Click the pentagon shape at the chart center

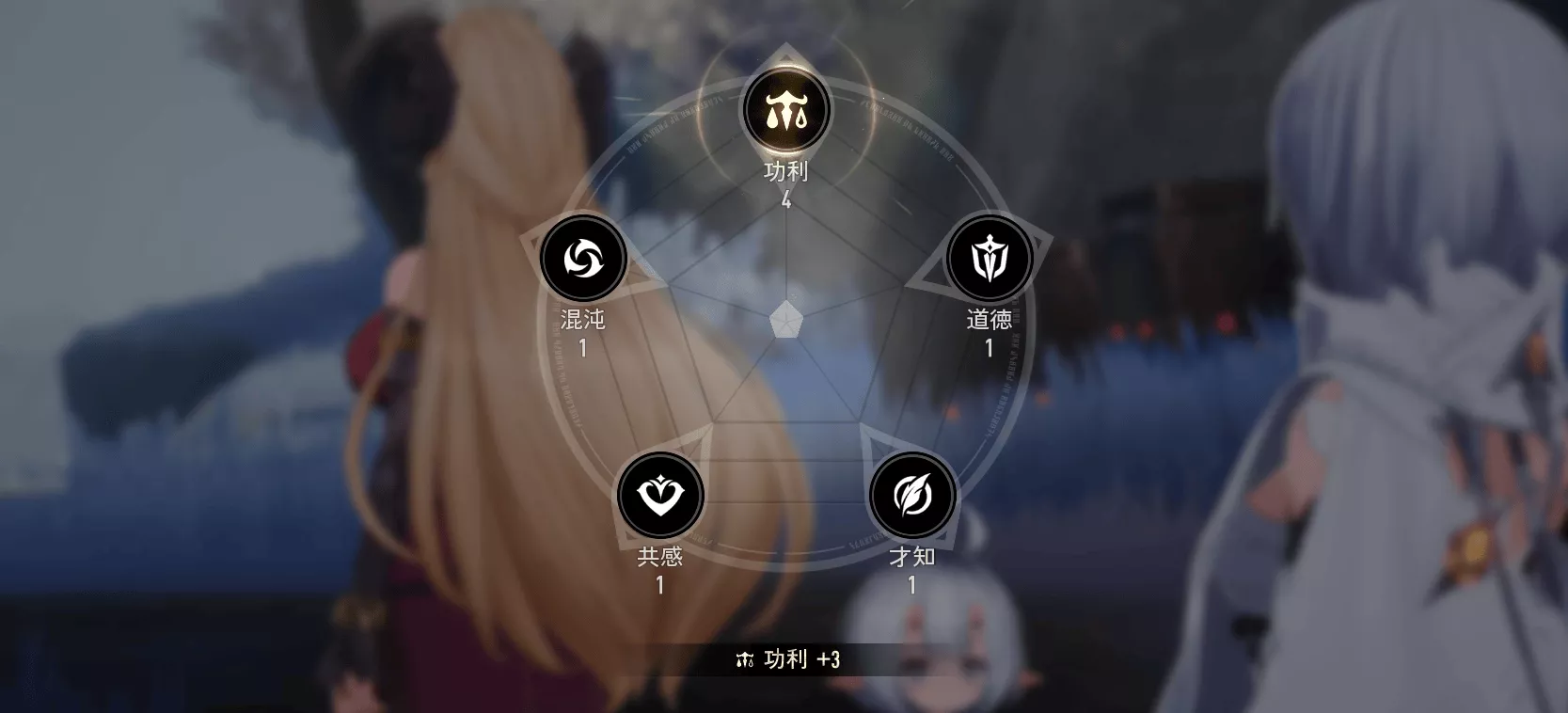[785, 320]
